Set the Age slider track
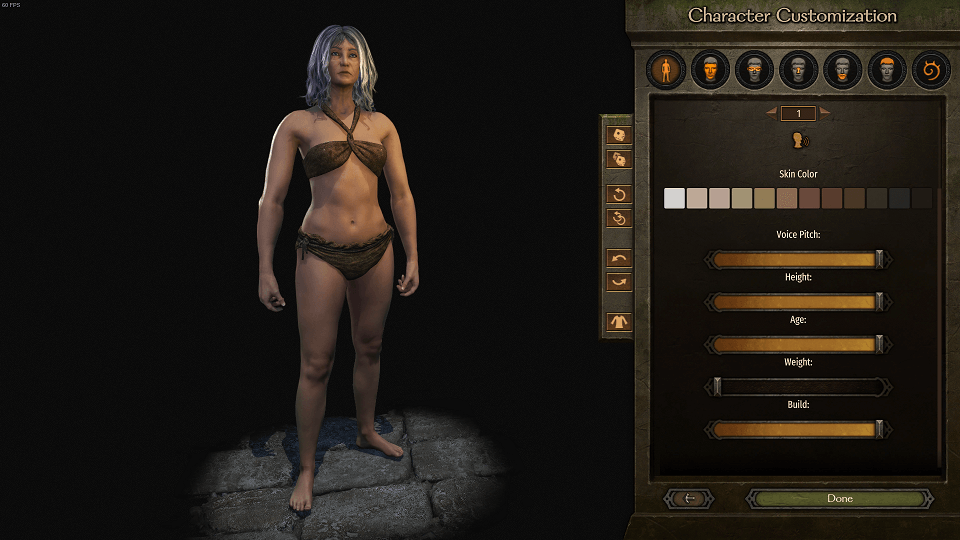The width and height of the screenshot is (960, 540). click(798, 344)
